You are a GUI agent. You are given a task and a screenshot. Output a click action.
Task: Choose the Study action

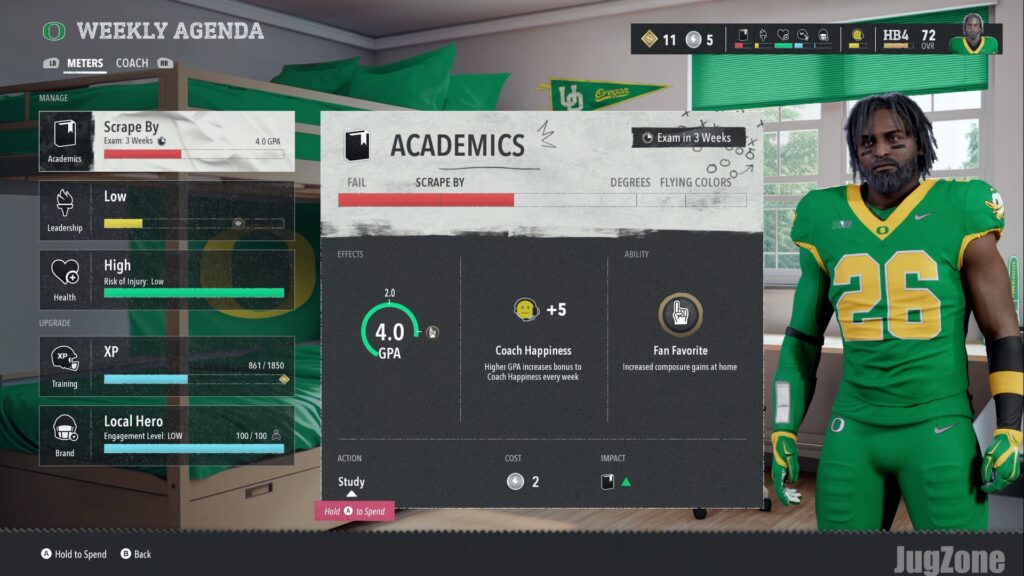point(351,482)
